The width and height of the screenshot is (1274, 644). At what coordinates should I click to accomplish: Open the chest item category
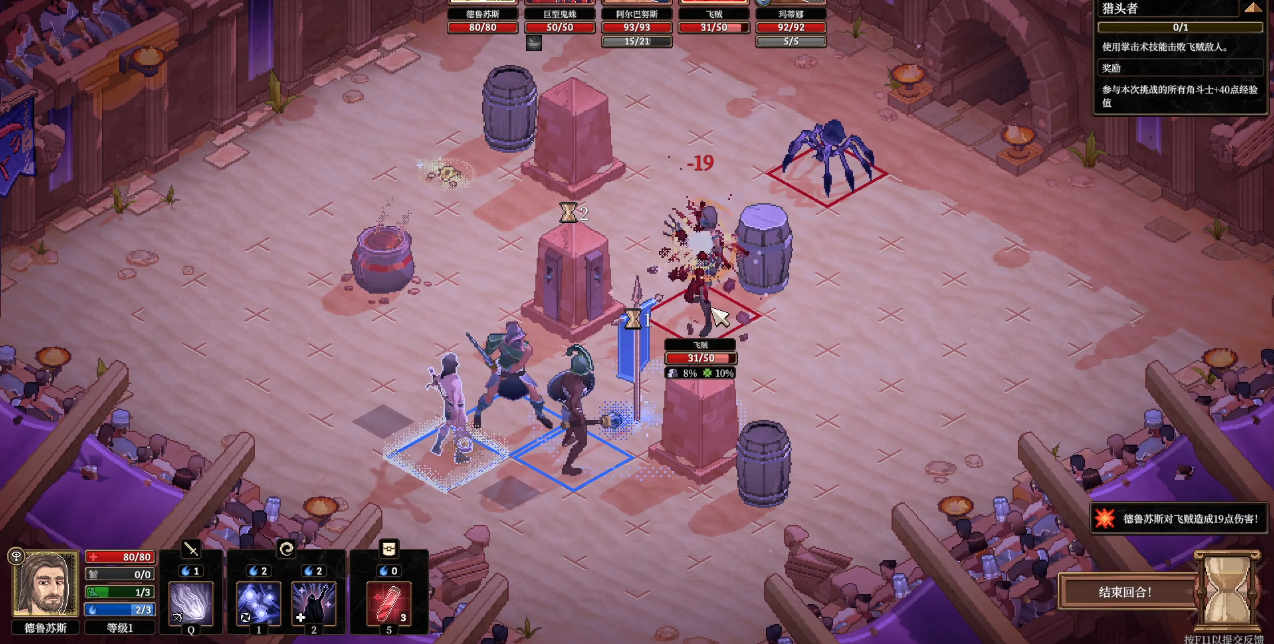(389, 548)
